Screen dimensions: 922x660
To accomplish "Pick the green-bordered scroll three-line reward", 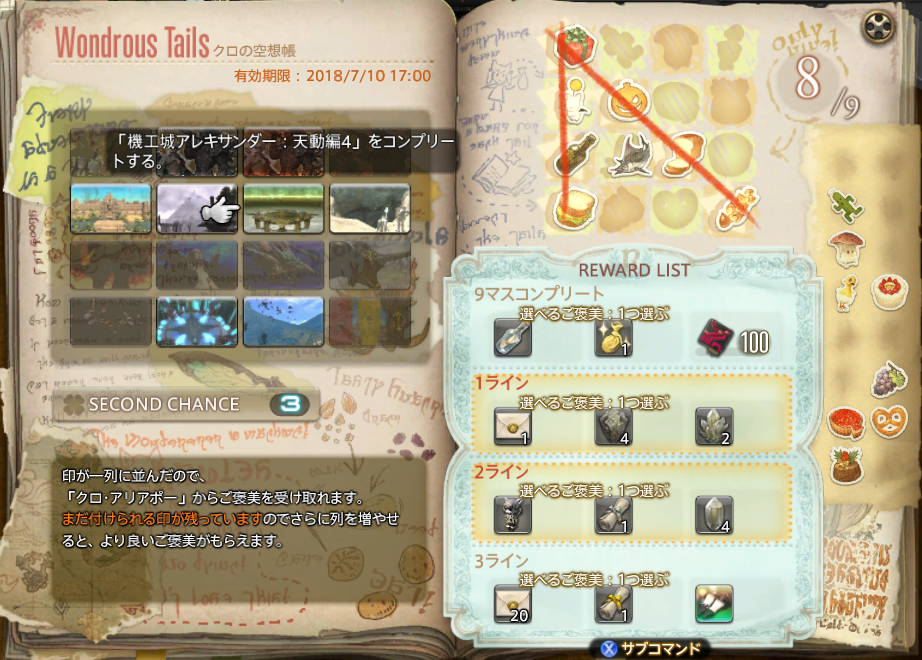I will (x=714, y=603).
